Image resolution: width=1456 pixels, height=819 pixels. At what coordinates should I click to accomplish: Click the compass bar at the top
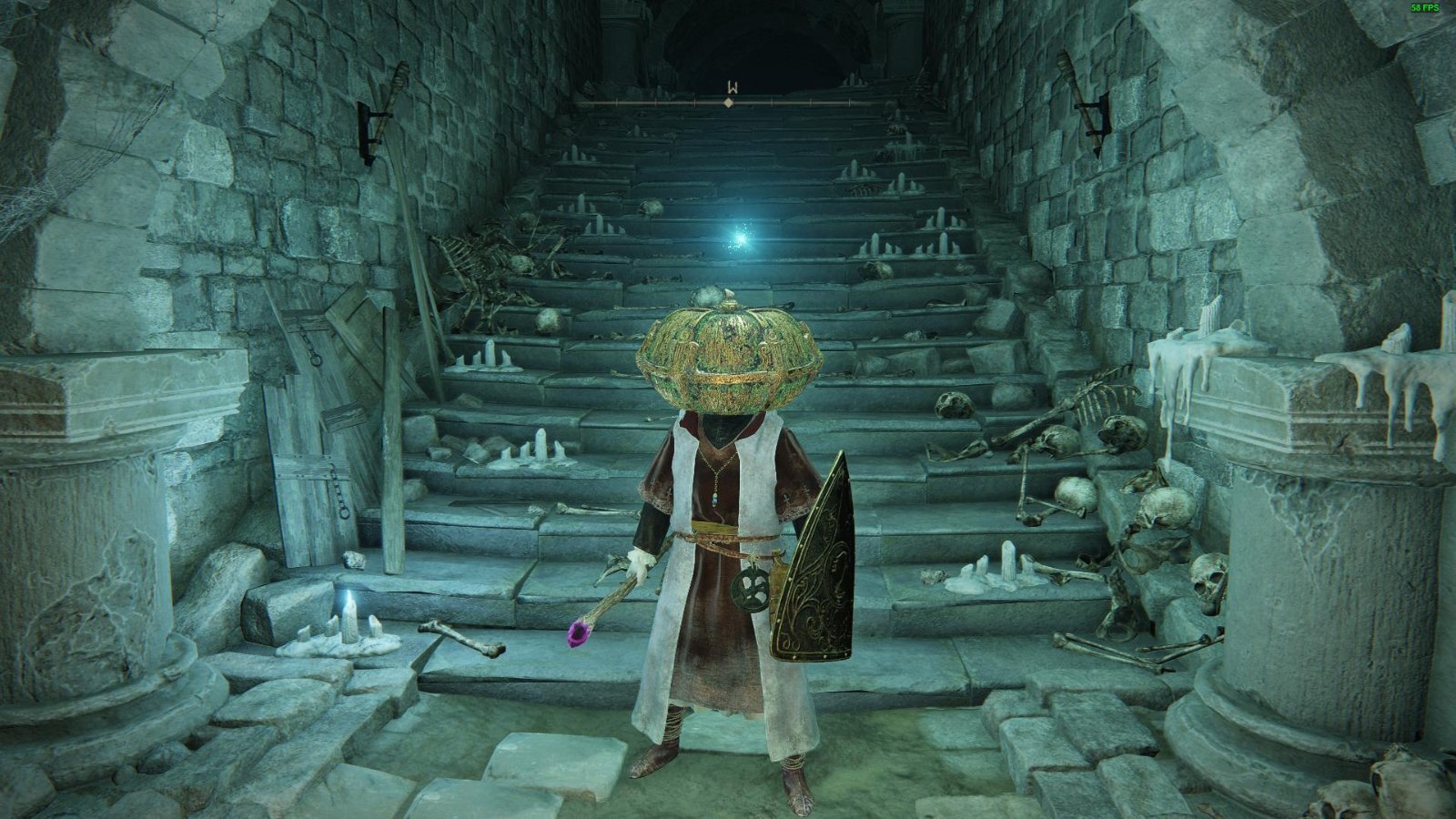click(729, 103)
